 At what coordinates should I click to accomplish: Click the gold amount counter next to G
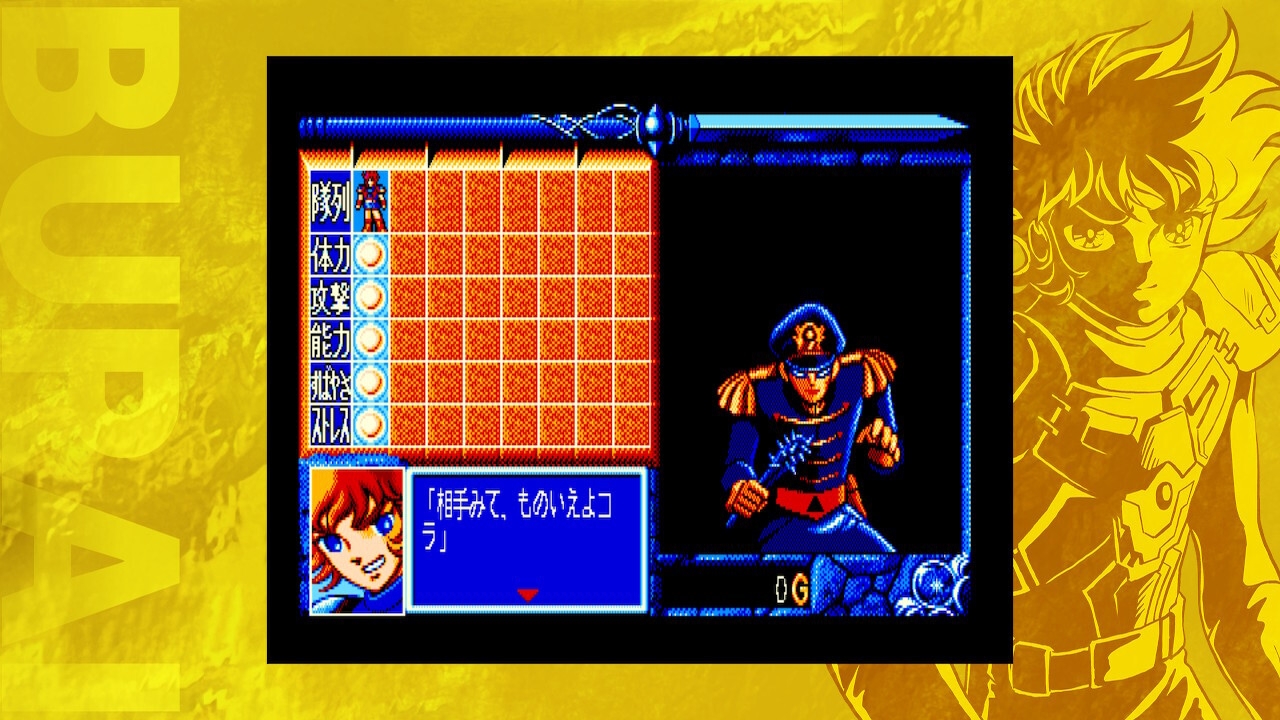pos(781,588)
